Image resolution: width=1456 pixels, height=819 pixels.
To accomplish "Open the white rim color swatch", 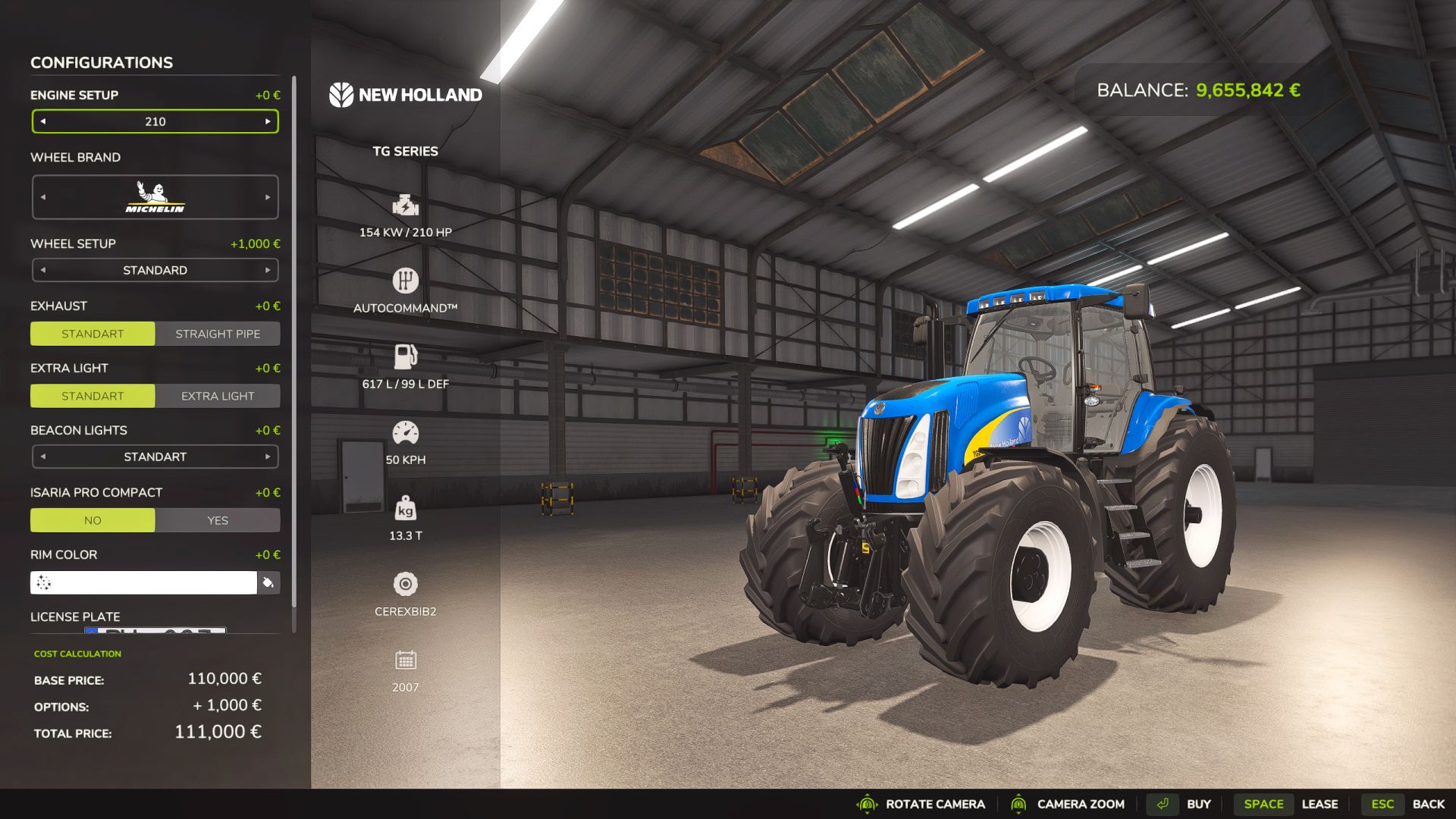I will point(144,582).
